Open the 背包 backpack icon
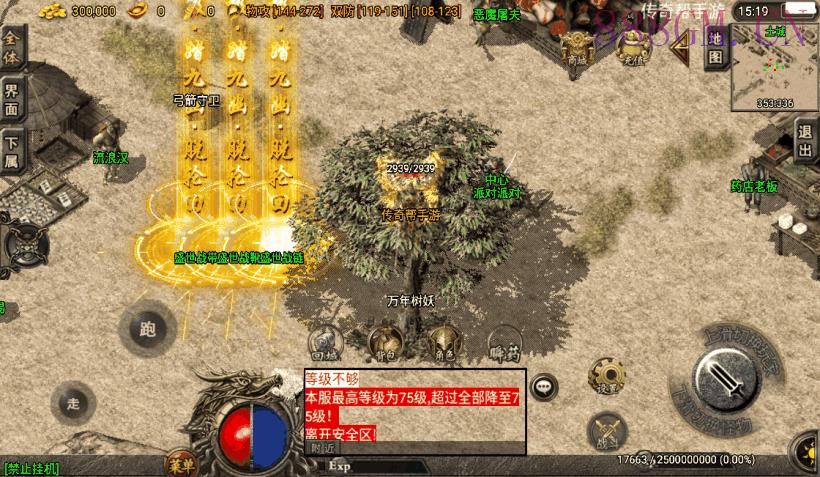 pos(383,342)
